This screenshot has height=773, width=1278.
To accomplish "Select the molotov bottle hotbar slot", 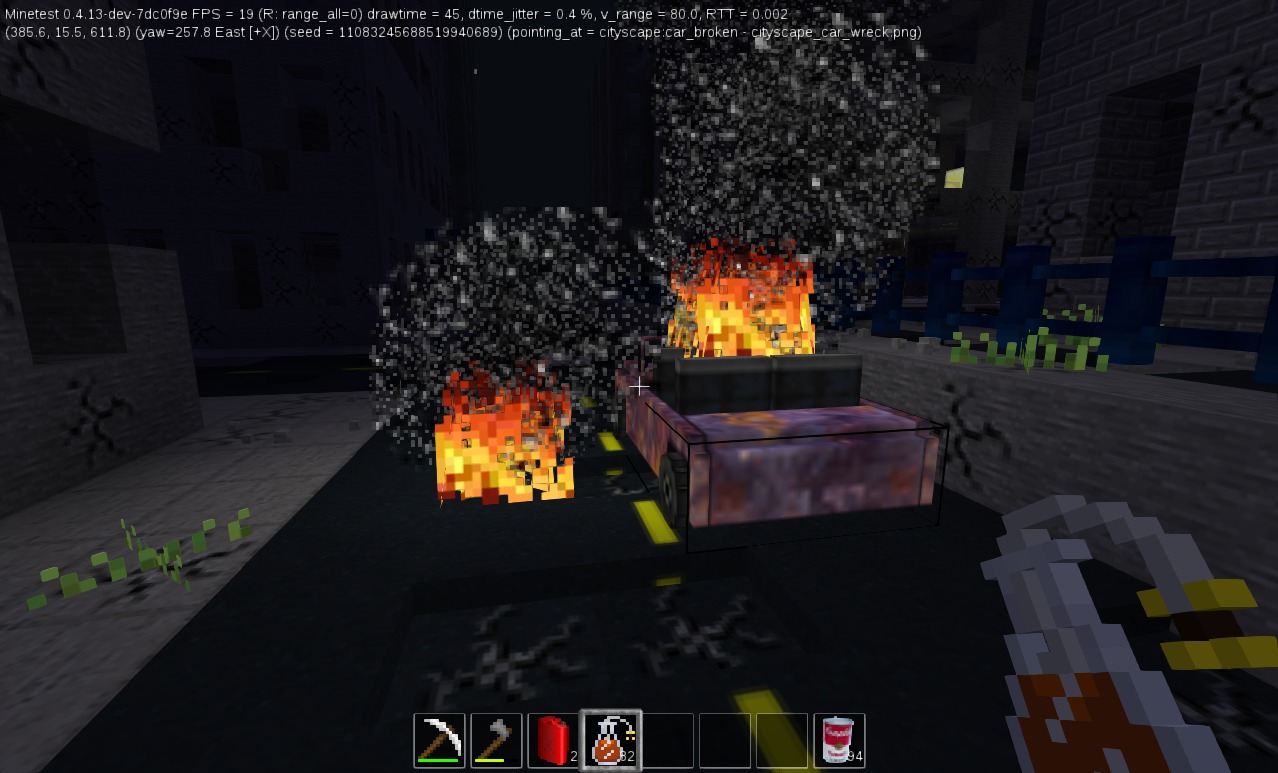I will click(611, 740).
